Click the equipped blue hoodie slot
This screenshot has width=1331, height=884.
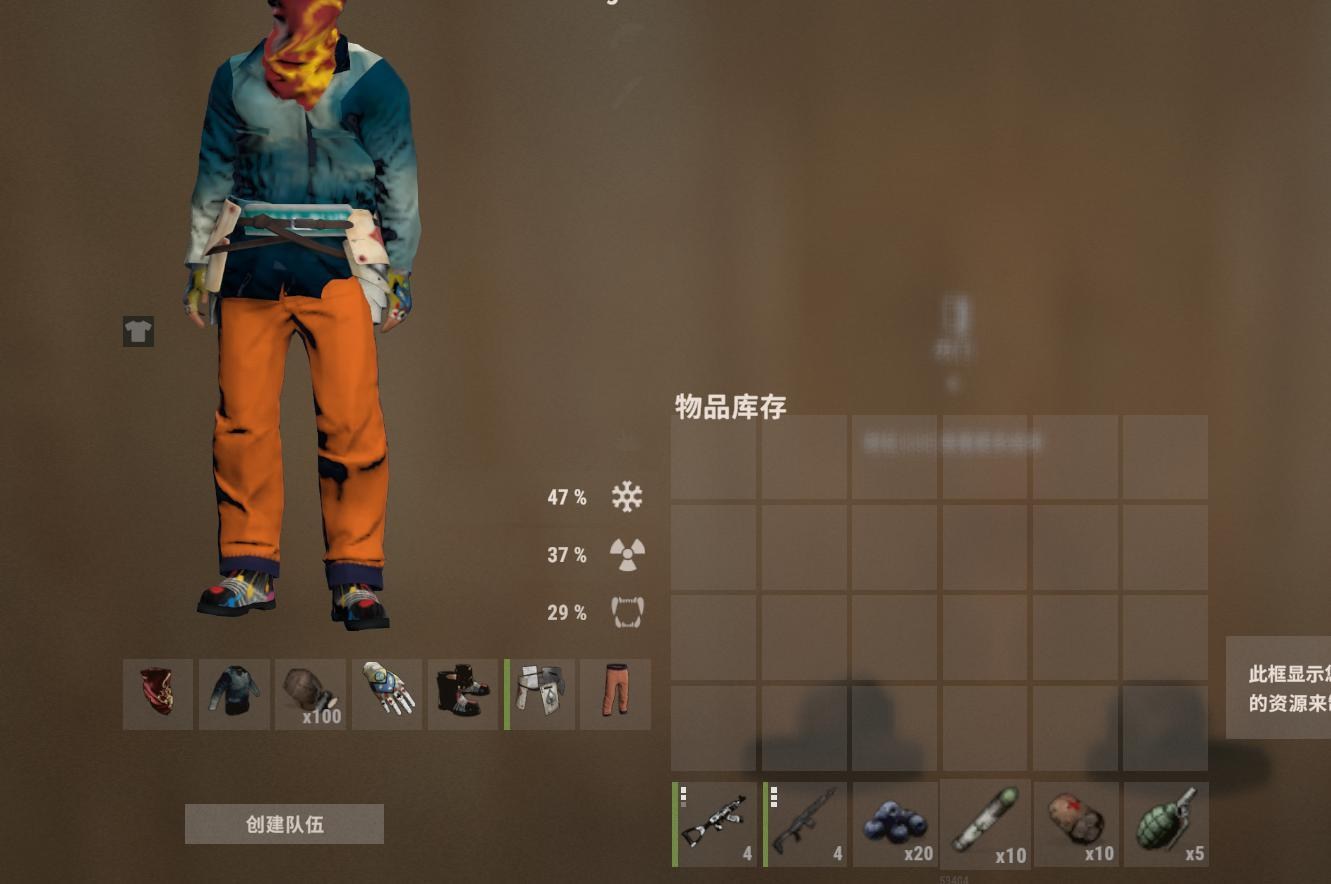coord(233,694)
